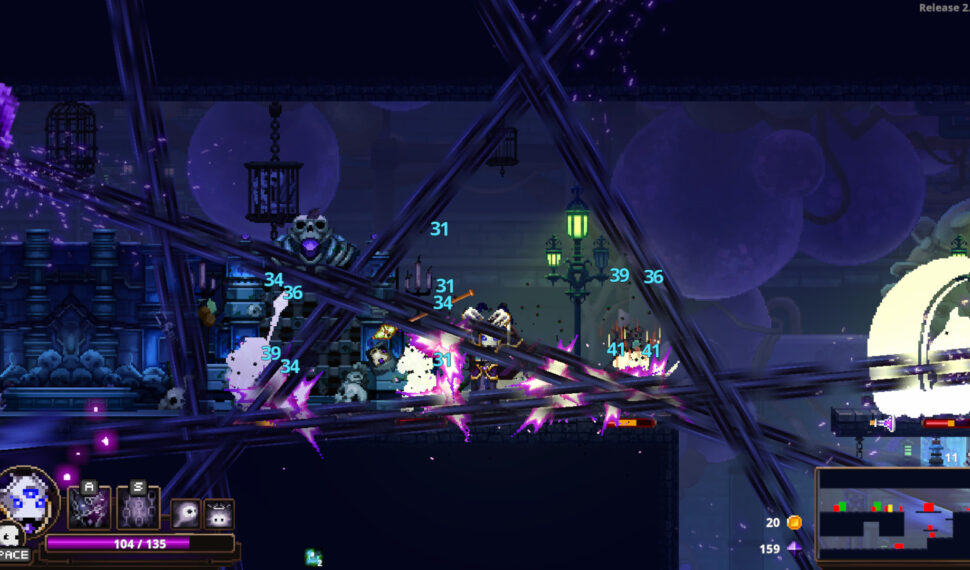Select the small swap skull icon
Image resolution: width=970 pixels, height=570 pixels.
point(10,536)
